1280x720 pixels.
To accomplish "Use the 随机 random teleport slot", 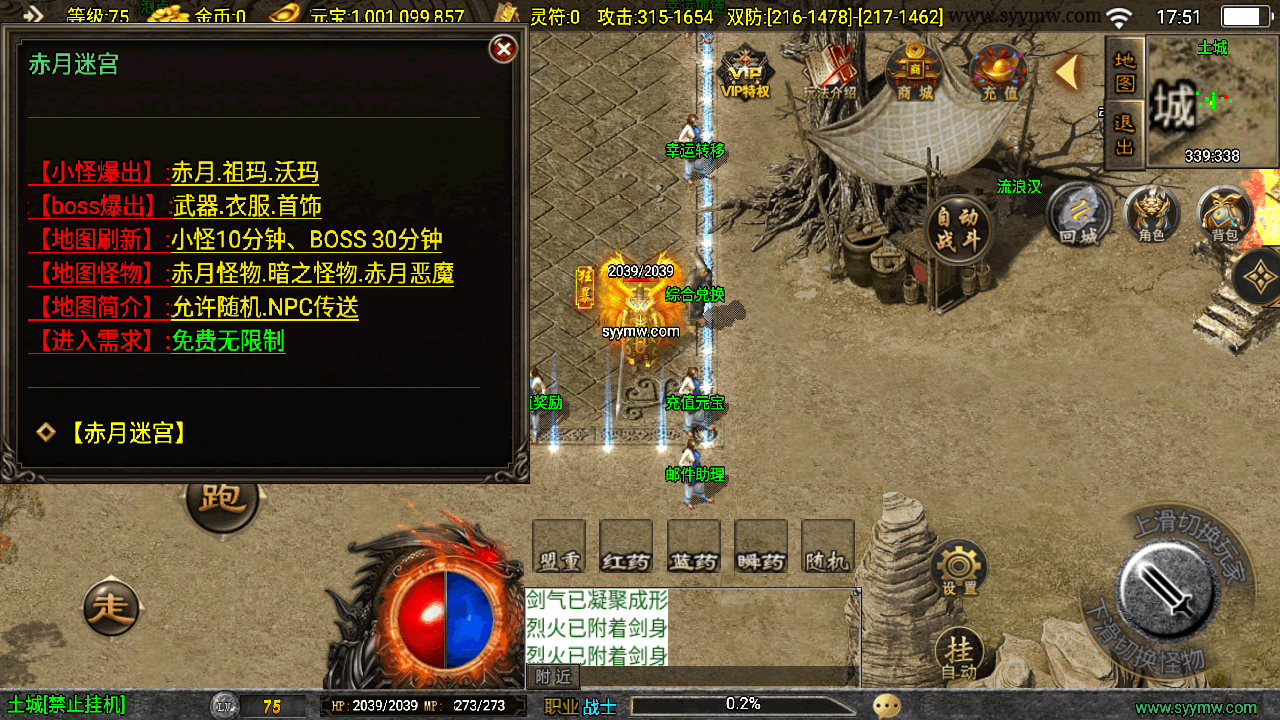I will [828, 547].
